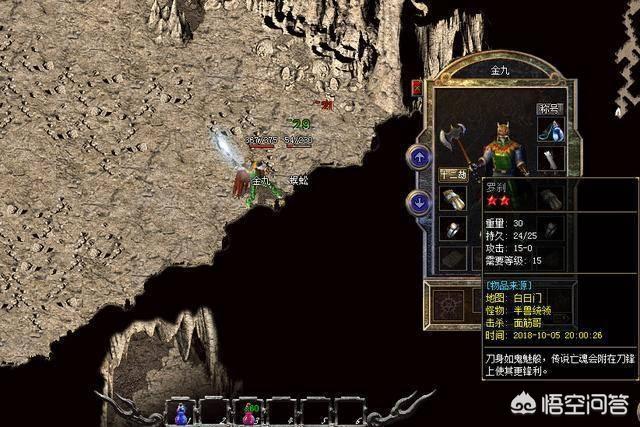Select the blue necklace equipment slot
The image size is (640, 427).
click(550, 130)
